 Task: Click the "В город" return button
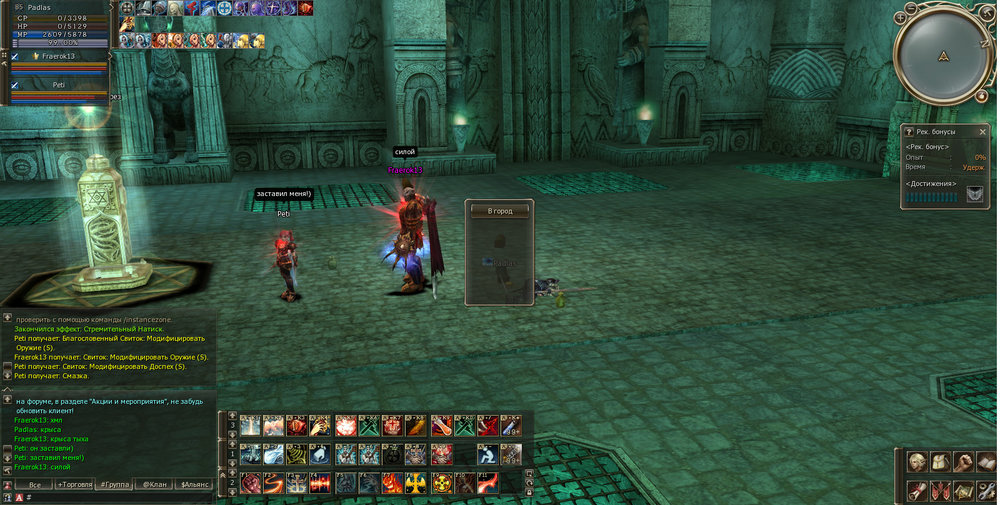(x=499, y=211)
